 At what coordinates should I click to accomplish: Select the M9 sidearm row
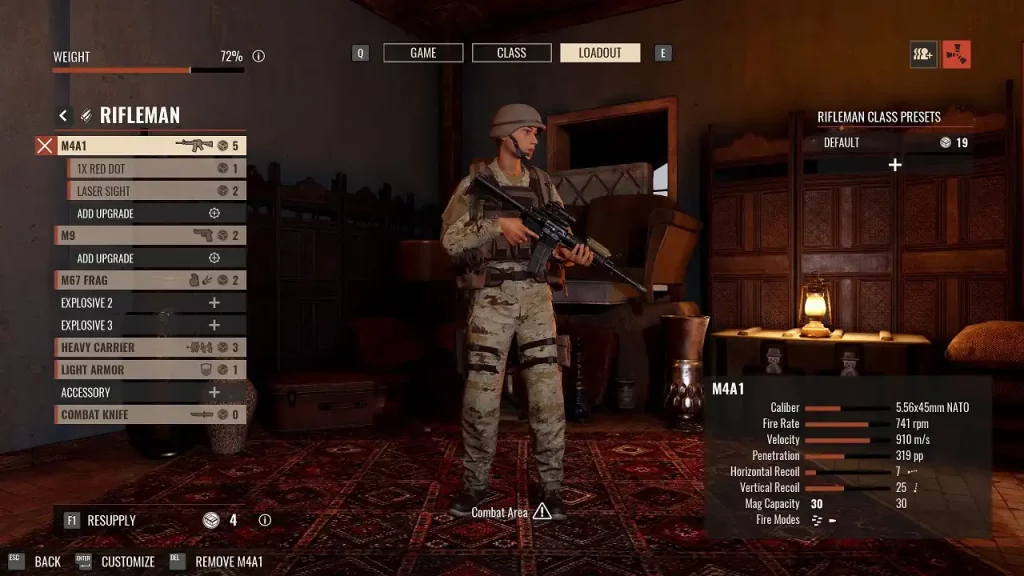[150, 236]
